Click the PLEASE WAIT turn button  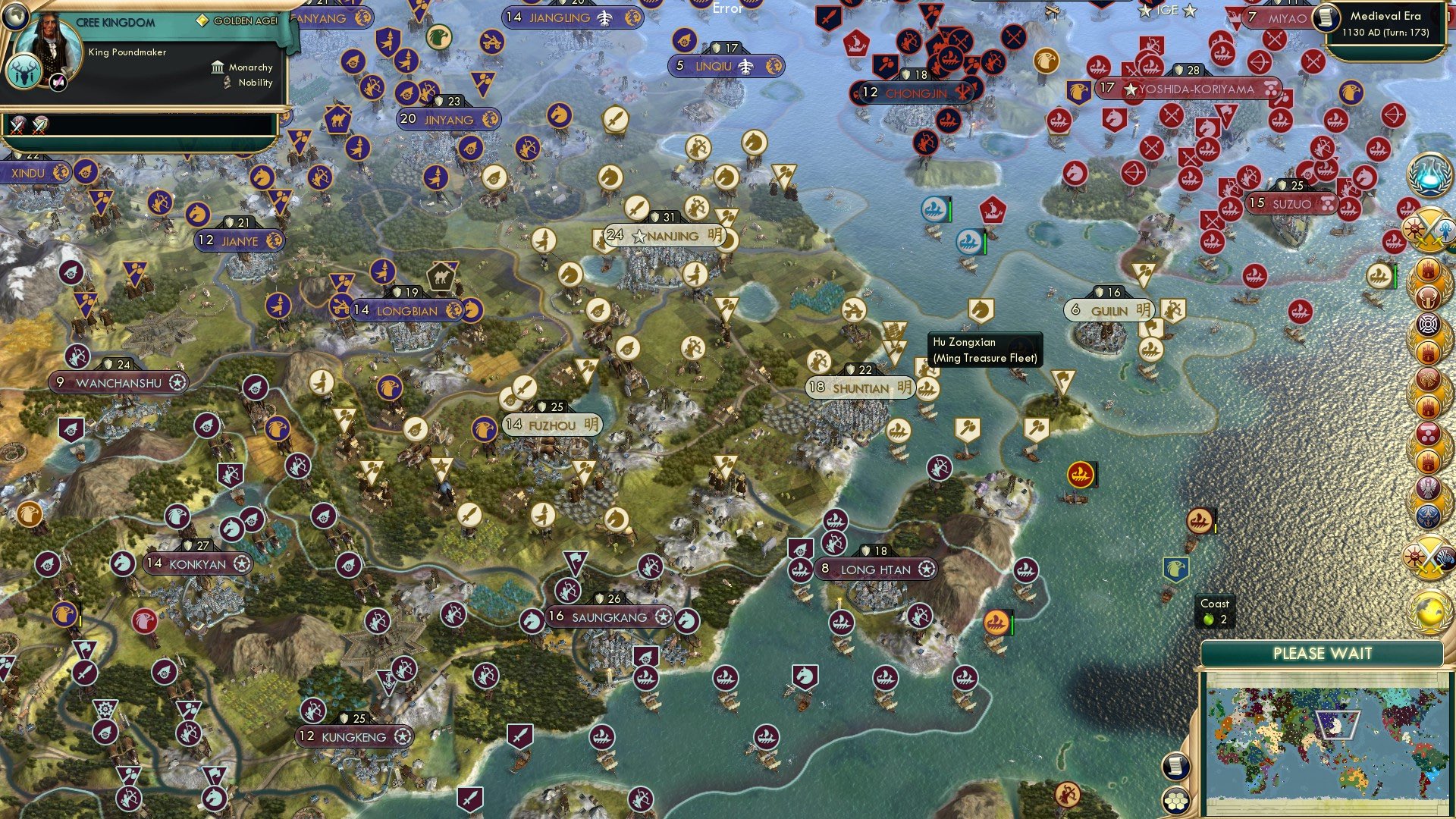point(1322,654)
